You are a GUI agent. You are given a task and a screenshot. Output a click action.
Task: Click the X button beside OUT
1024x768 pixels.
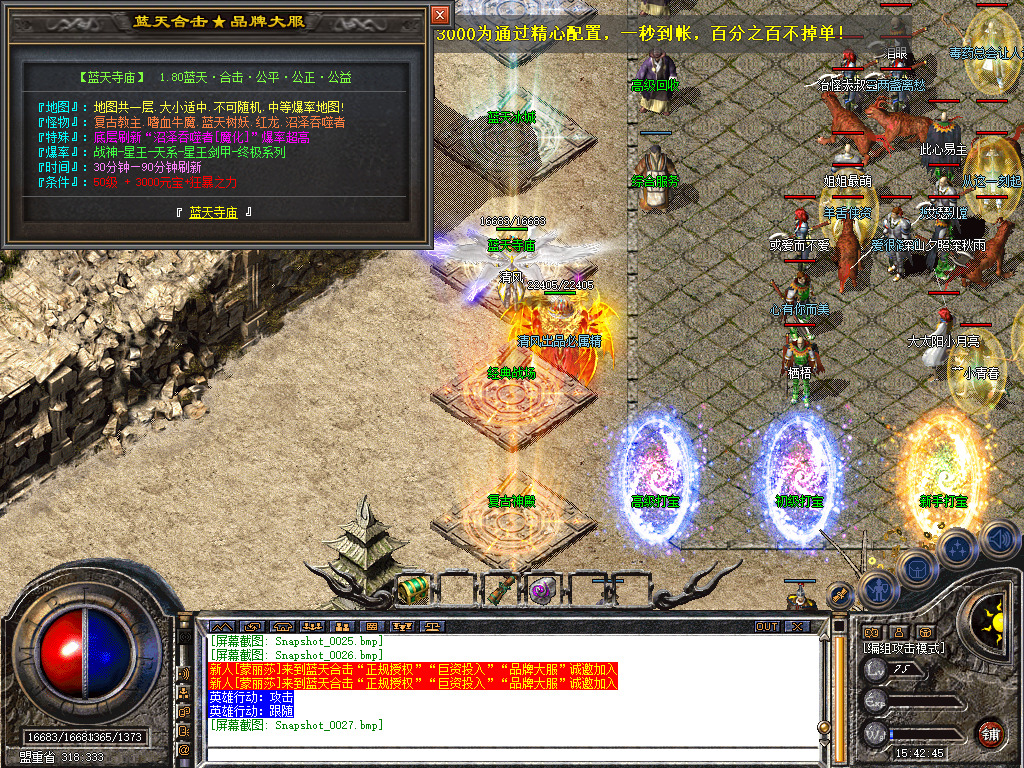[x=796, y=626]
